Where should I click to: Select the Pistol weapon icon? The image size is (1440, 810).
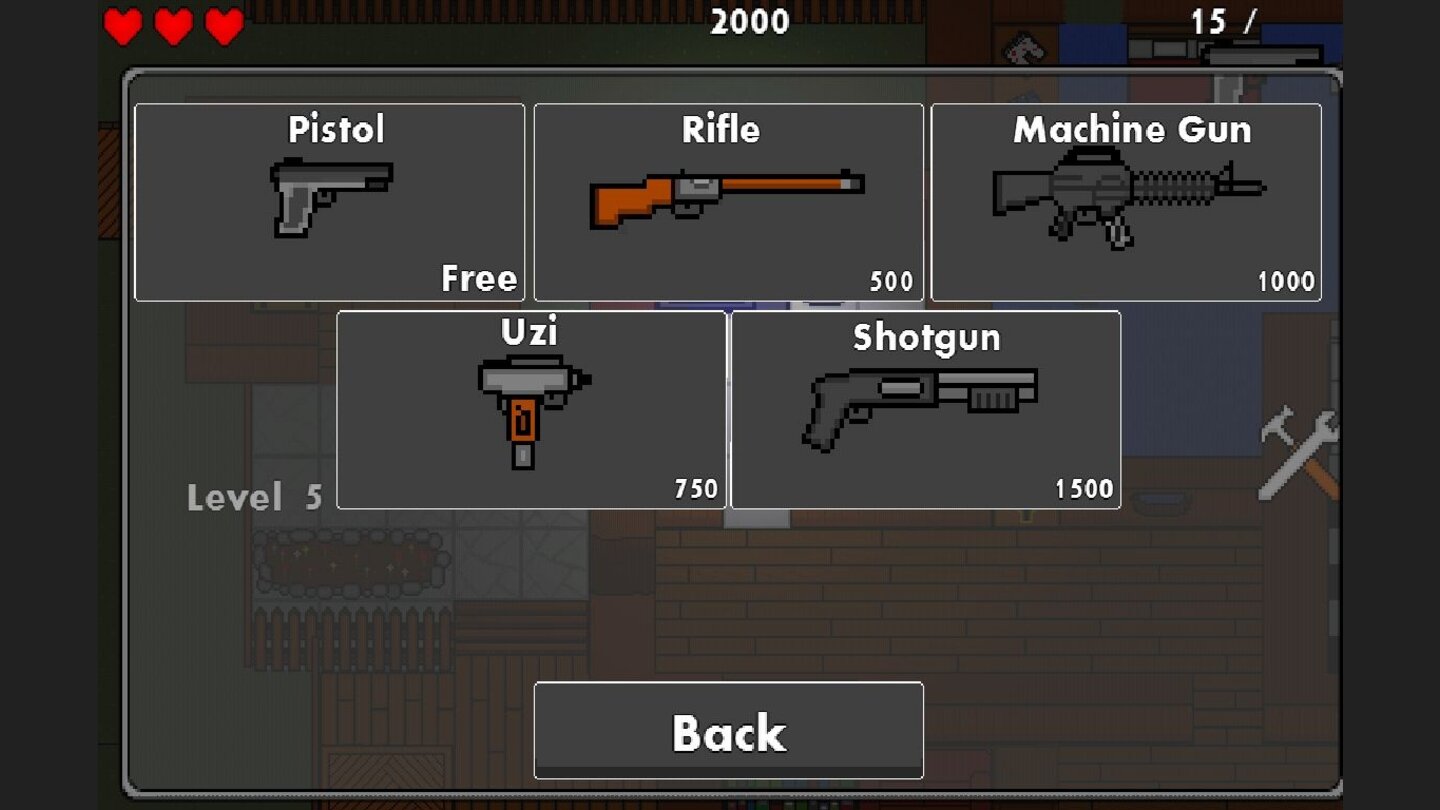[x=330, y=195]
